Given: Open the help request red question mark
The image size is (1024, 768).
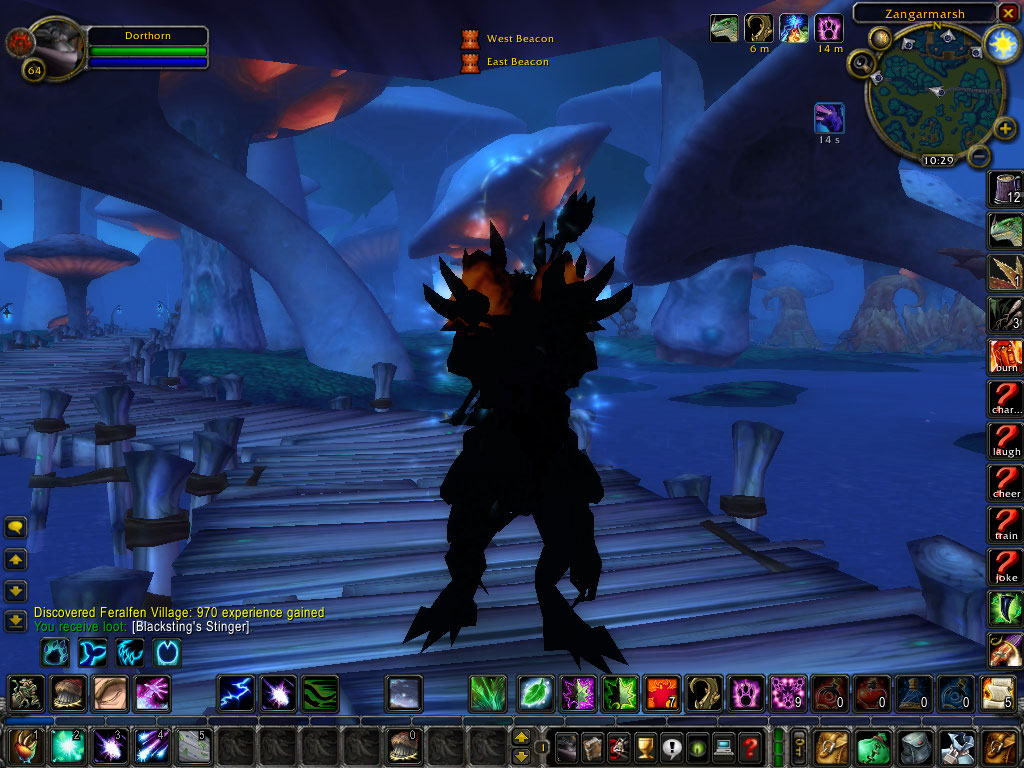Looking at the screenshot, I should tap(751, 746).
